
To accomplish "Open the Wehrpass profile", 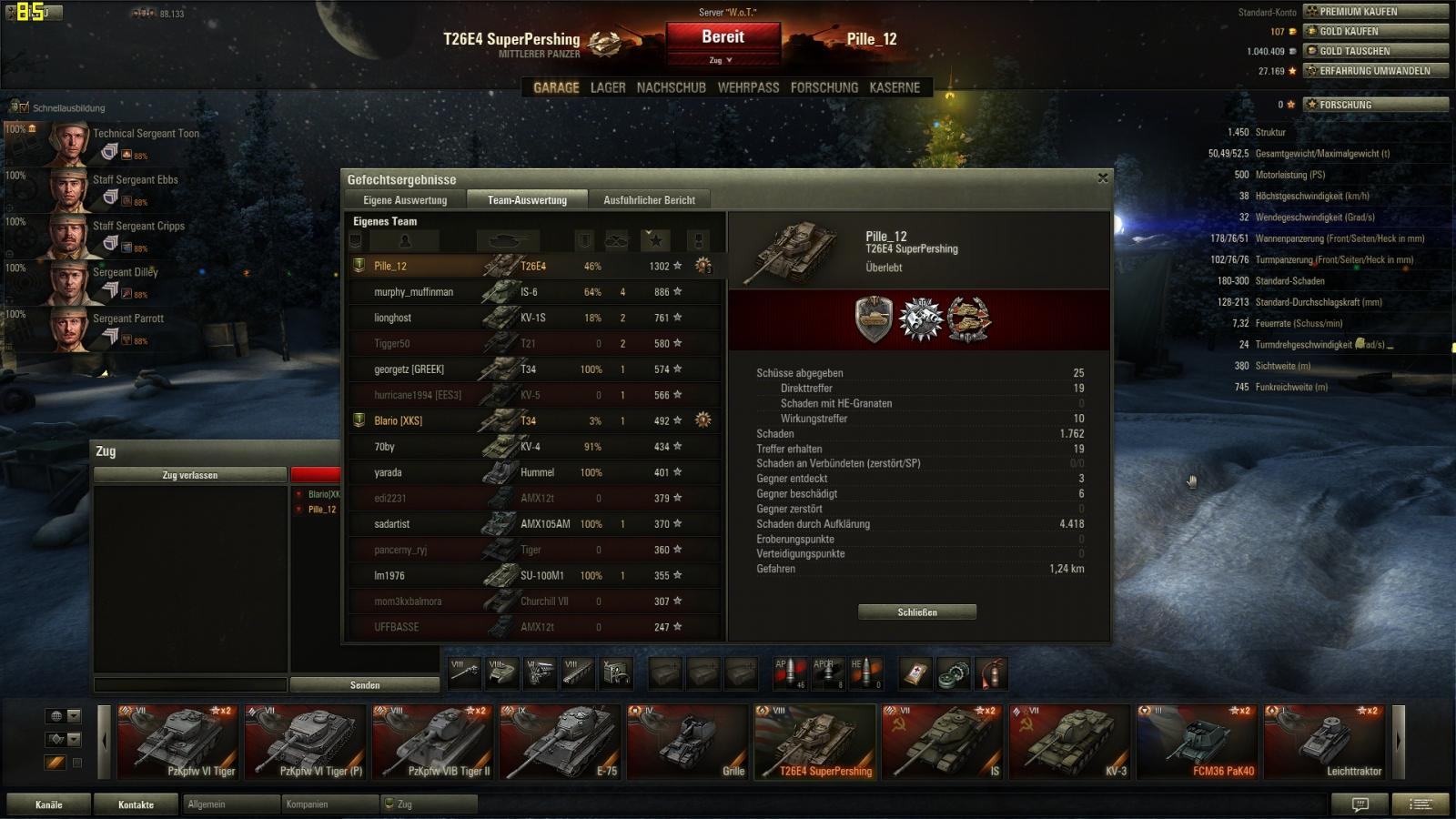I will (748, 88).
